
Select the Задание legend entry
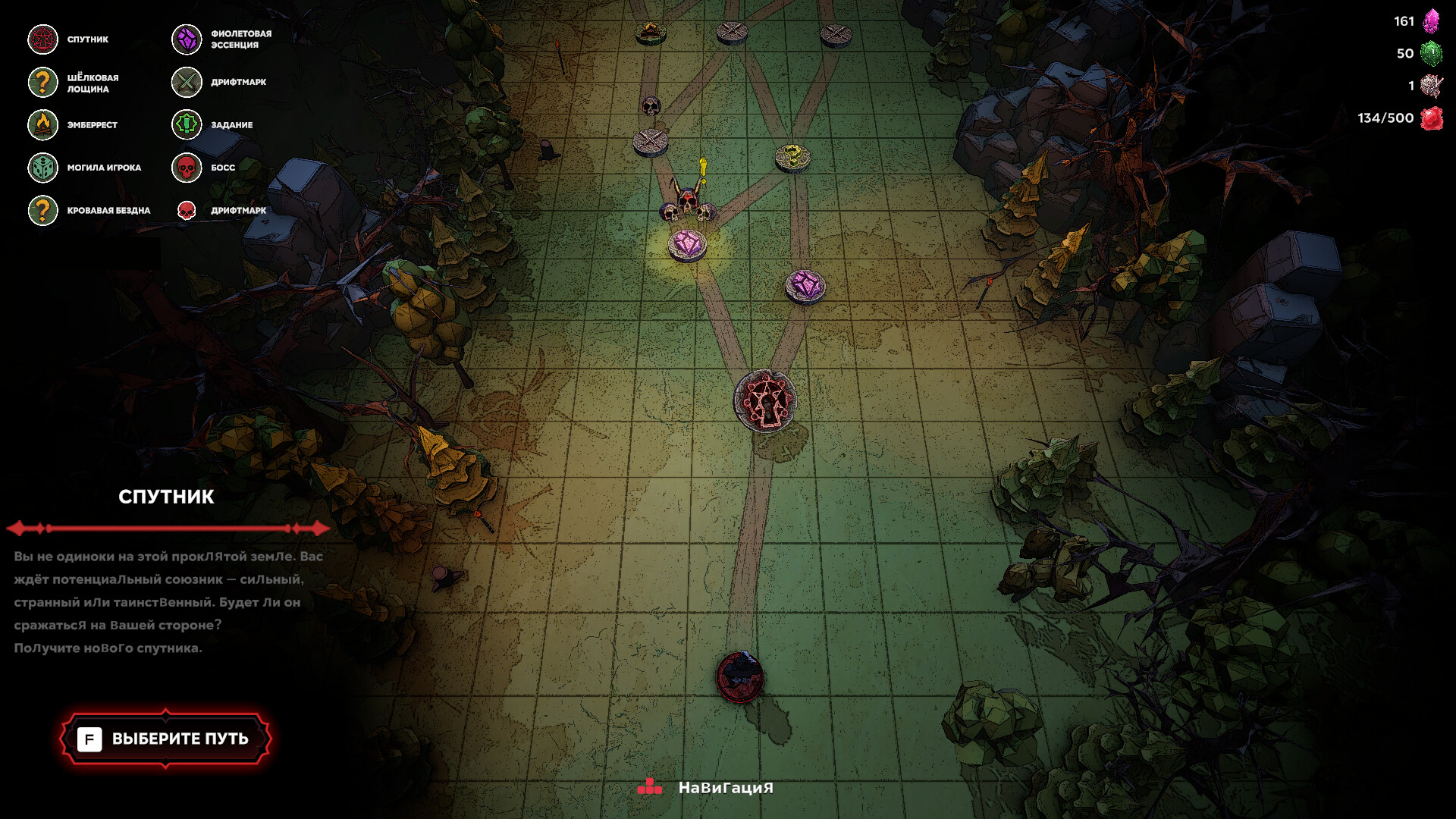pyautogui.click(x=213, y=125)
